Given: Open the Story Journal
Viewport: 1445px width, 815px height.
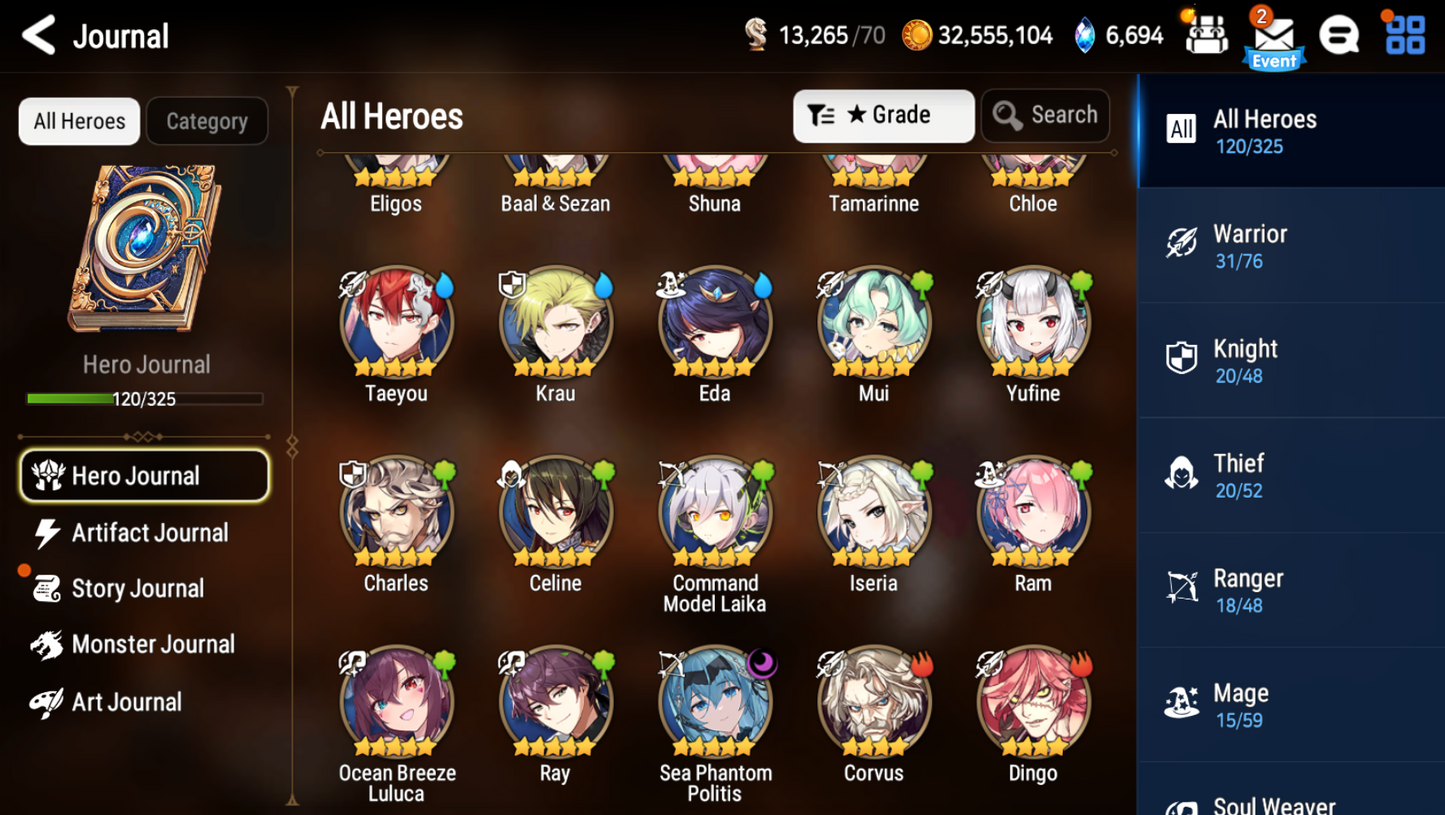Looking at the screenshot, I should click(x=136, y=589).
